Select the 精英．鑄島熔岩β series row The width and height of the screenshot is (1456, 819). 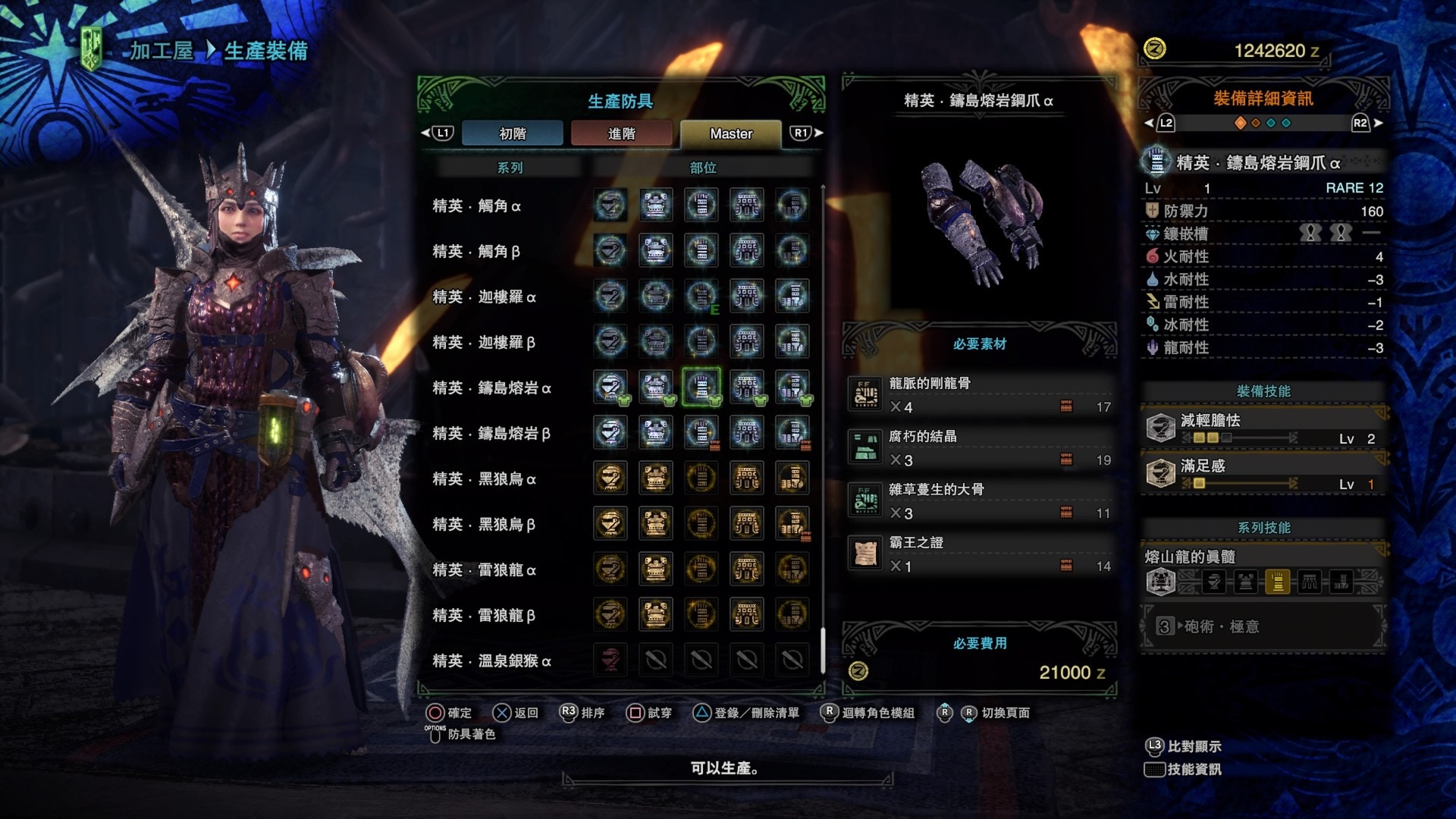tap(491, 434)
